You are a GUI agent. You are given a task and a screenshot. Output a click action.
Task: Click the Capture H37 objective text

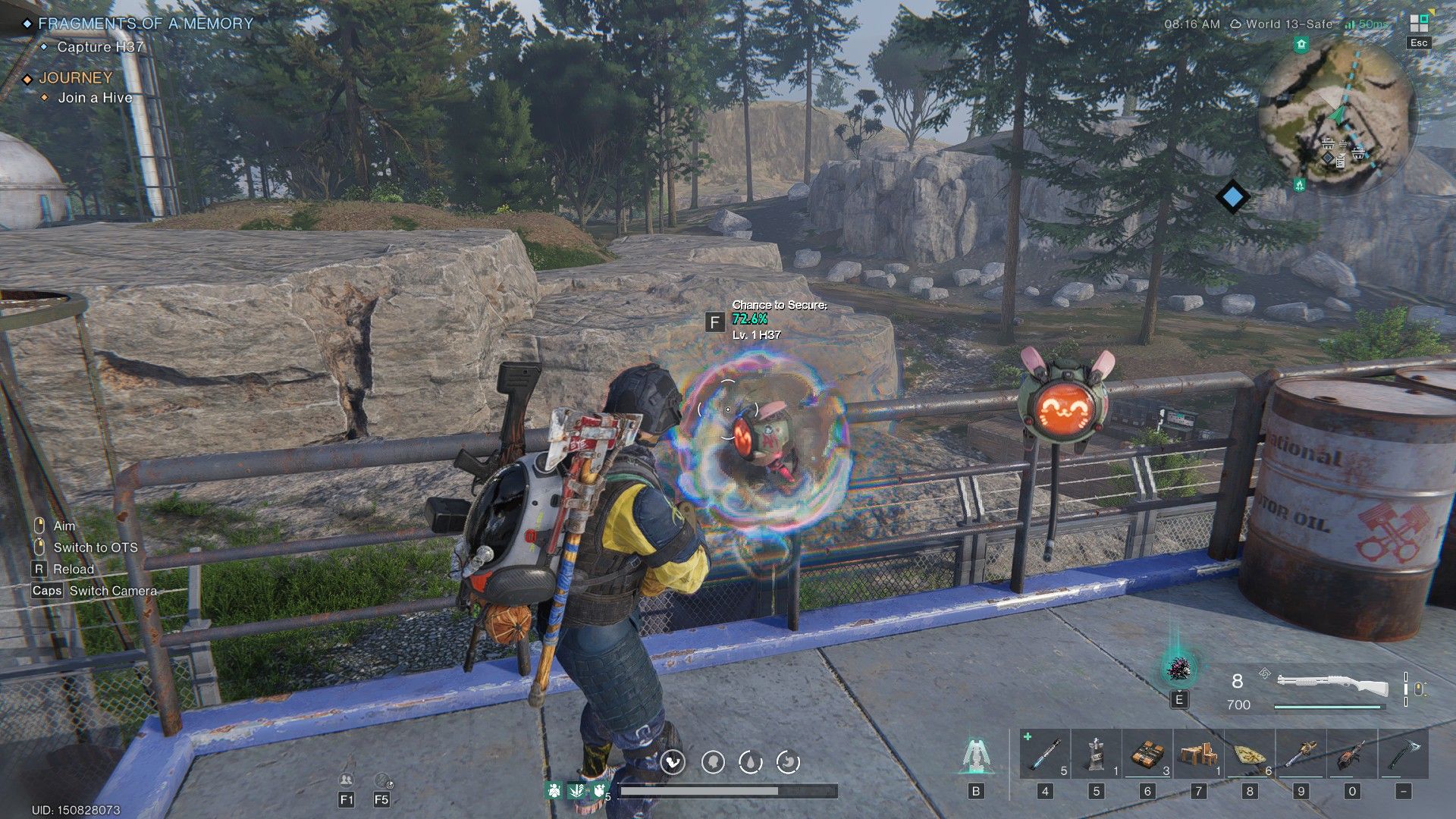(99, 47)
